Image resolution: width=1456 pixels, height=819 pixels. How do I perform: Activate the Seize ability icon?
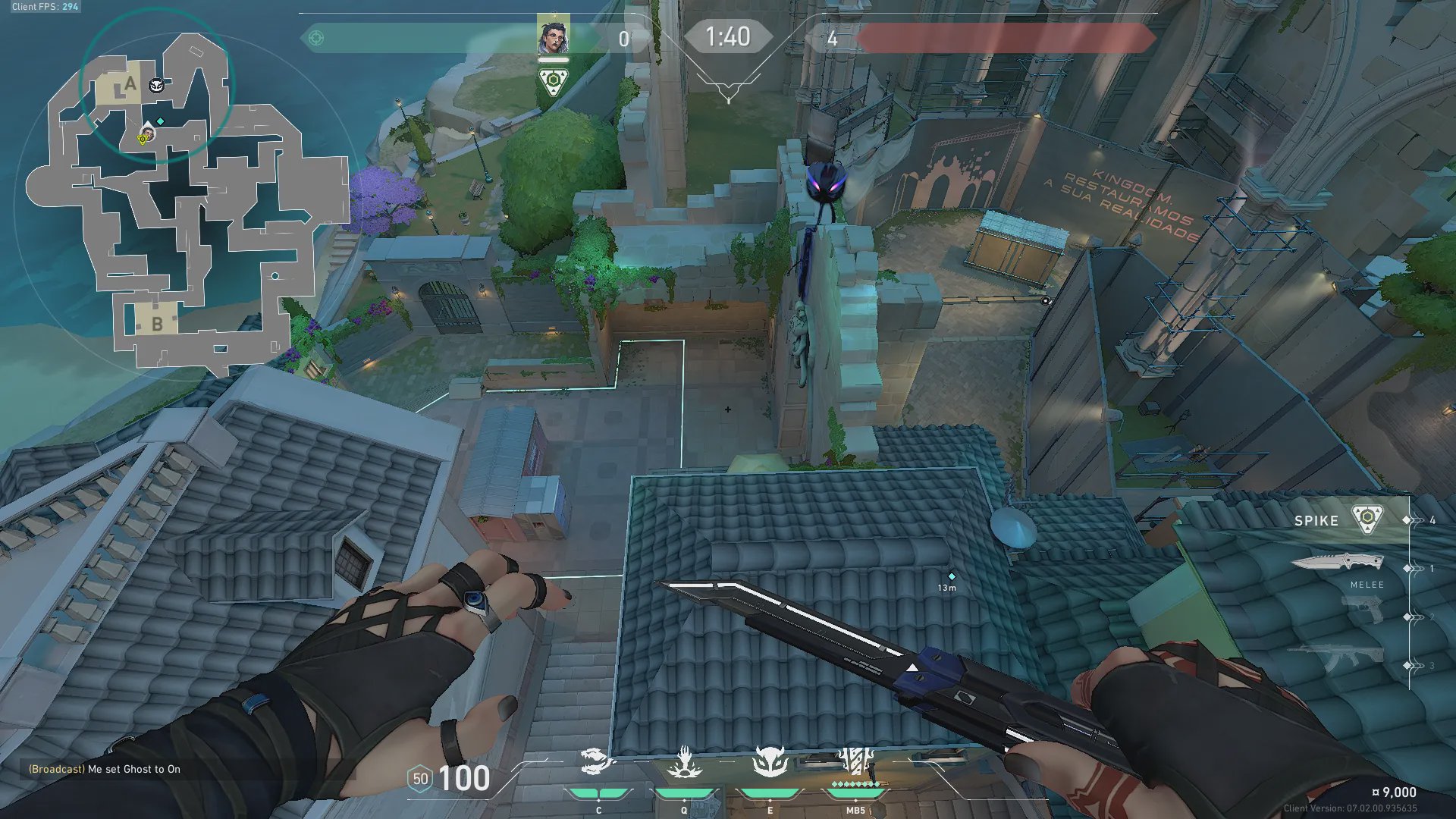tap(684, 762)
